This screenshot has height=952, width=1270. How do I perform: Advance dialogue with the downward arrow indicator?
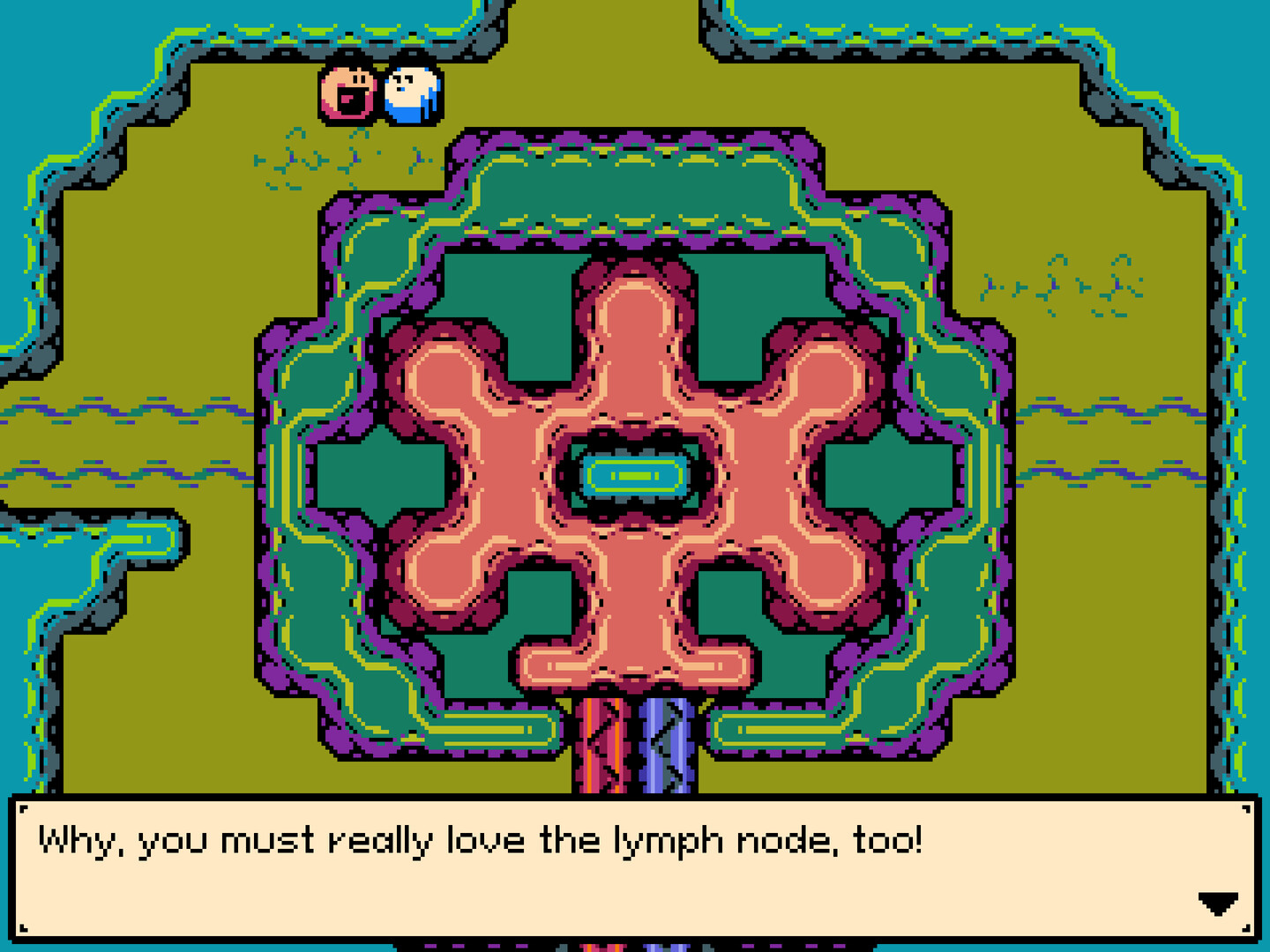tap(1220, 902)
